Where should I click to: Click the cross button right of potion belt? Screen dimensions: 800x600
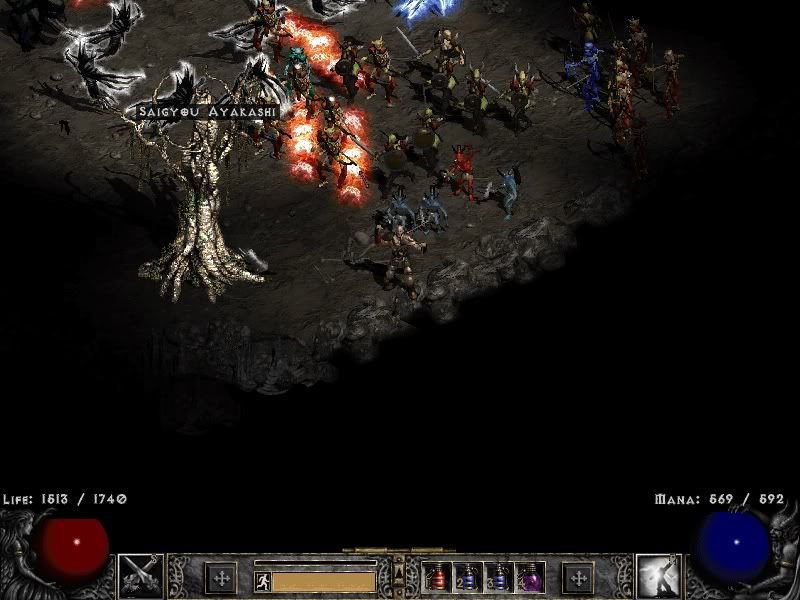click(x=578, y=577)
